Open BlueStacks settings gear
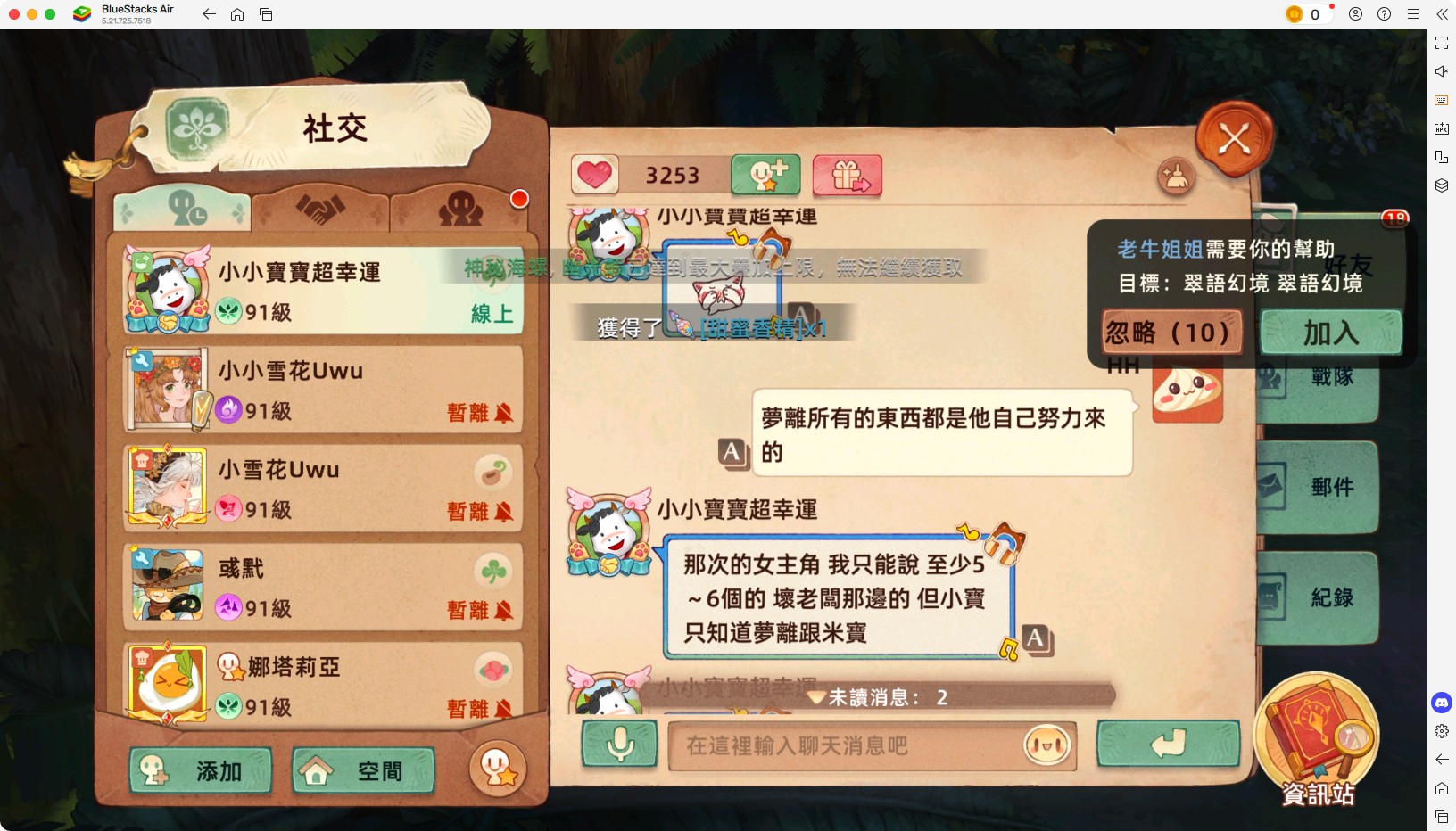This screenshot has height=831, width=1456. click(x=1442, y=731)
